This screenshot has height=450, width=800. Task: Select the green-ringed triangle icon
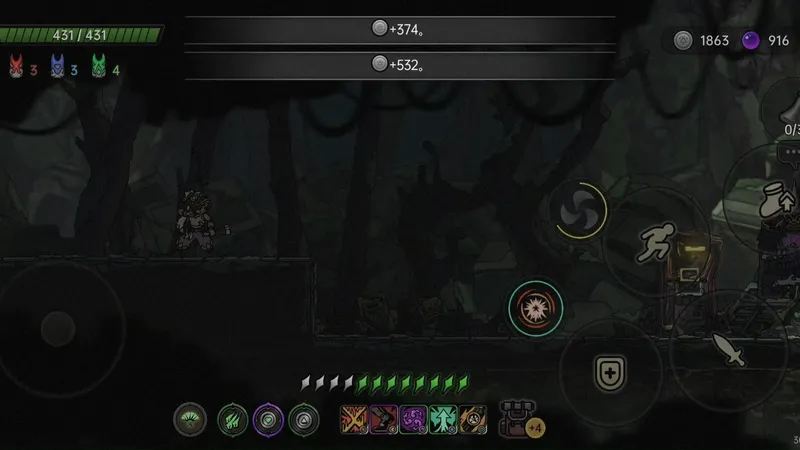[x=303, y=419]
